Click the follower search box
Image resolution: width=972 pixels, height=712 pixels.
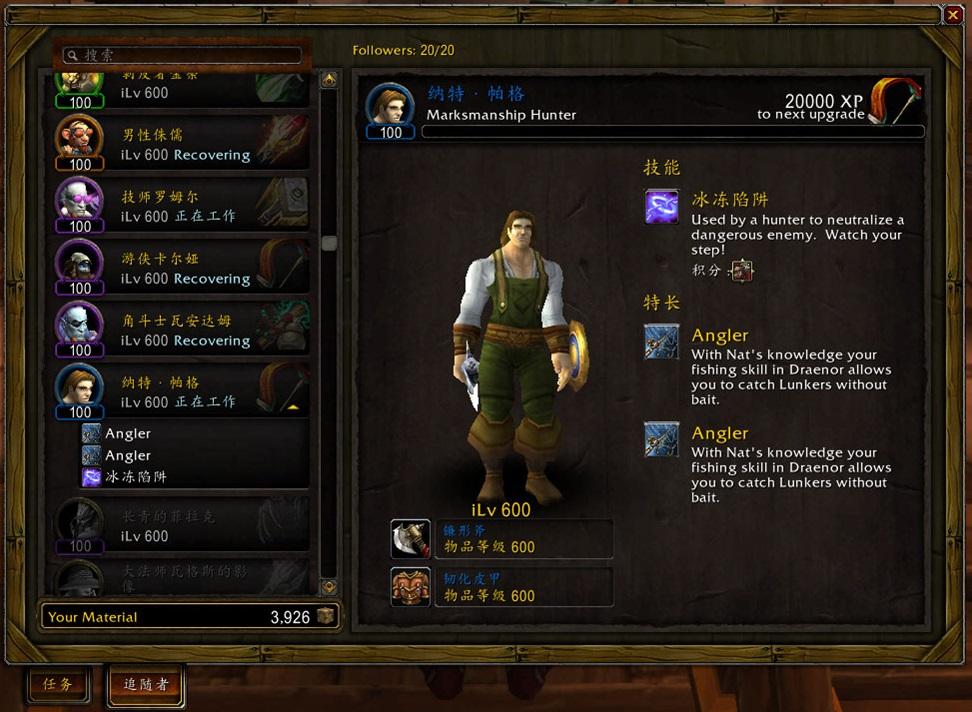182,55
